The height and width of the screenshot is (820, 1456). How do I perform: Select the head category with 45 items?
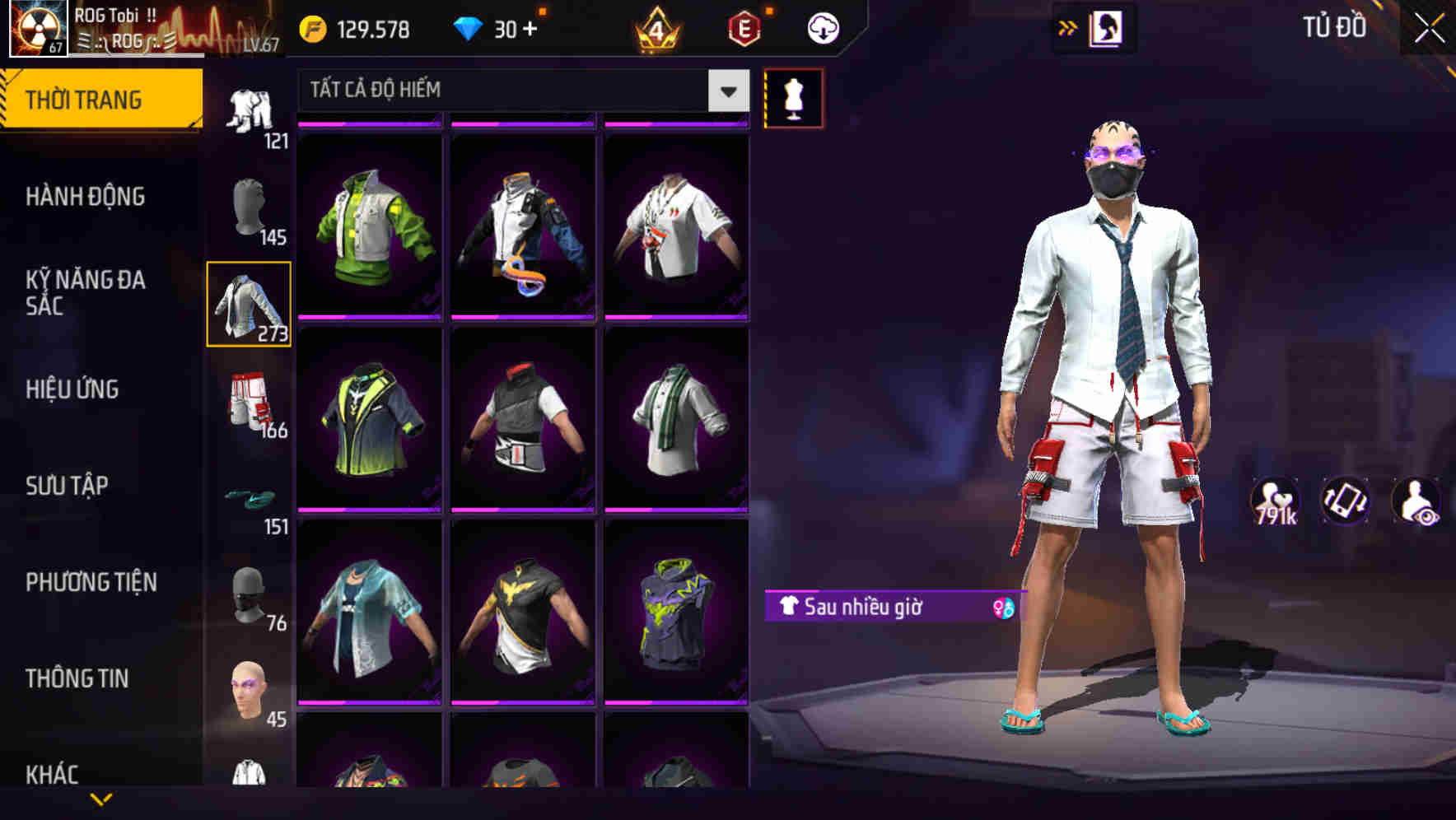pyautogui.click(x=250, y=692)
